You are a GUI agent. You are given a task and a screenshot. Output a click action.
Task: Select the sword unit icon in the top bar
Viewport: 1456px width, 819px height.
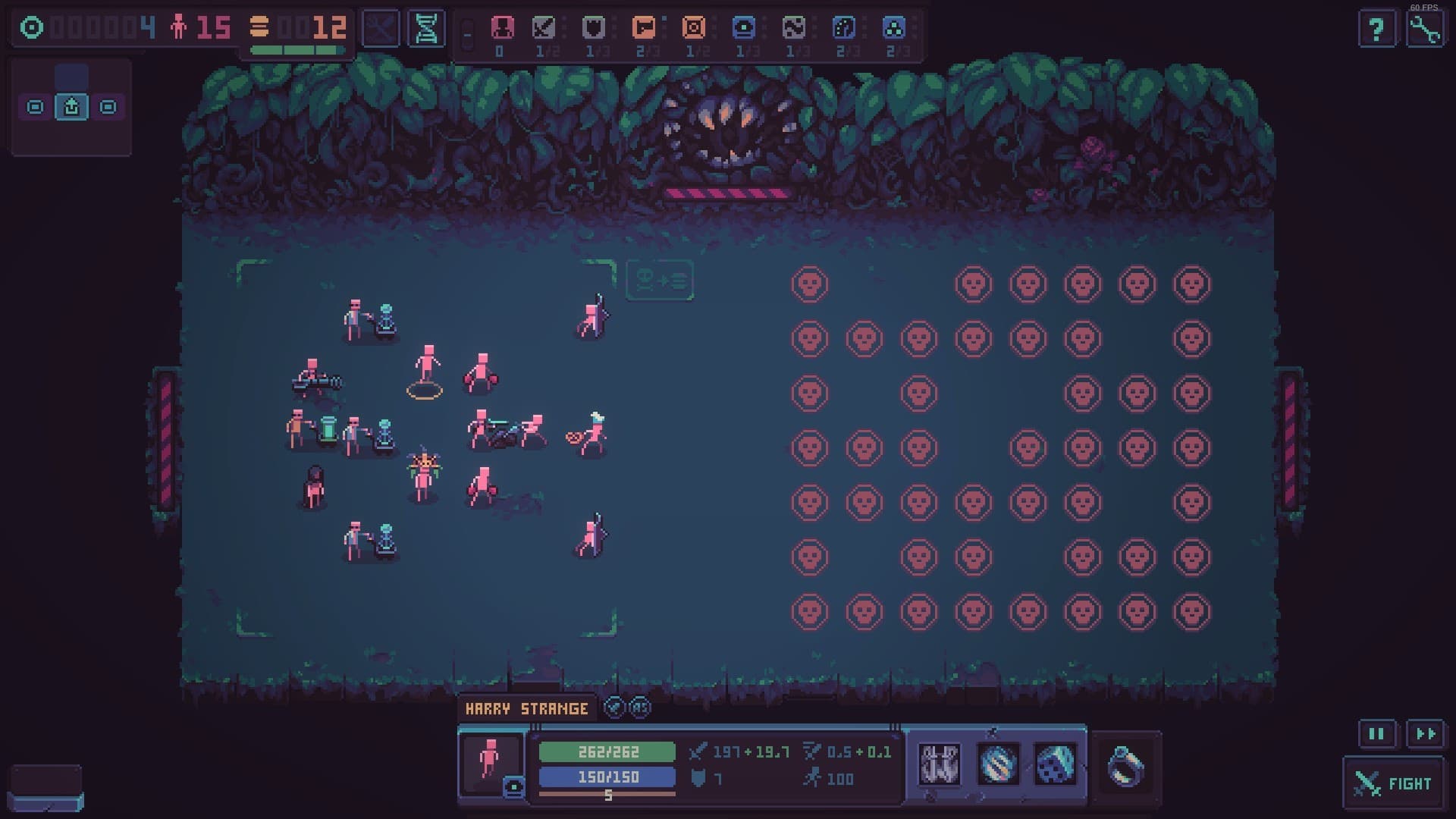pyautogui.click(x=544, y=27)
